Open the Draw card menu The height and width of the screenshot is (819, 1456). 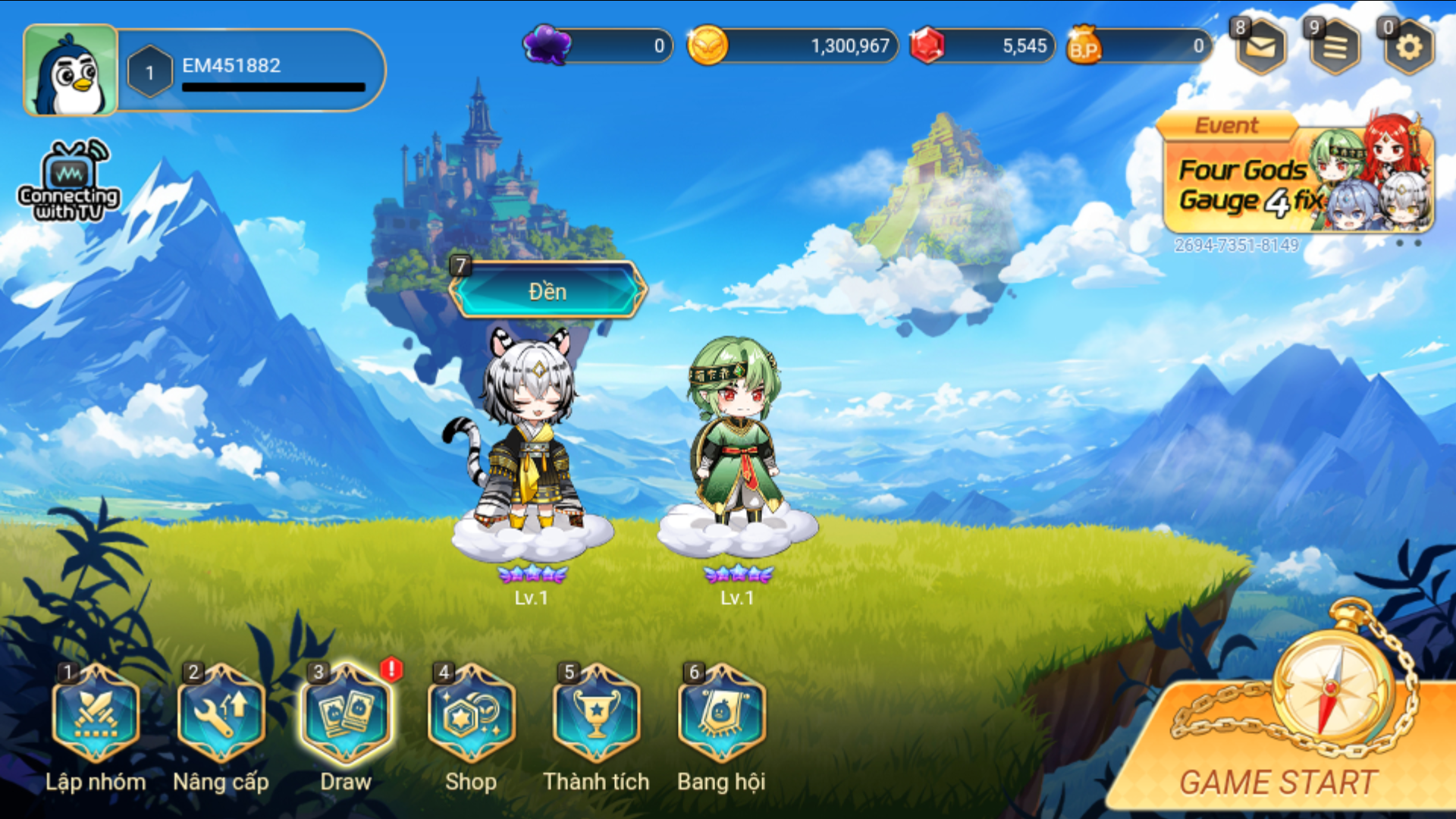coord(347,714)
